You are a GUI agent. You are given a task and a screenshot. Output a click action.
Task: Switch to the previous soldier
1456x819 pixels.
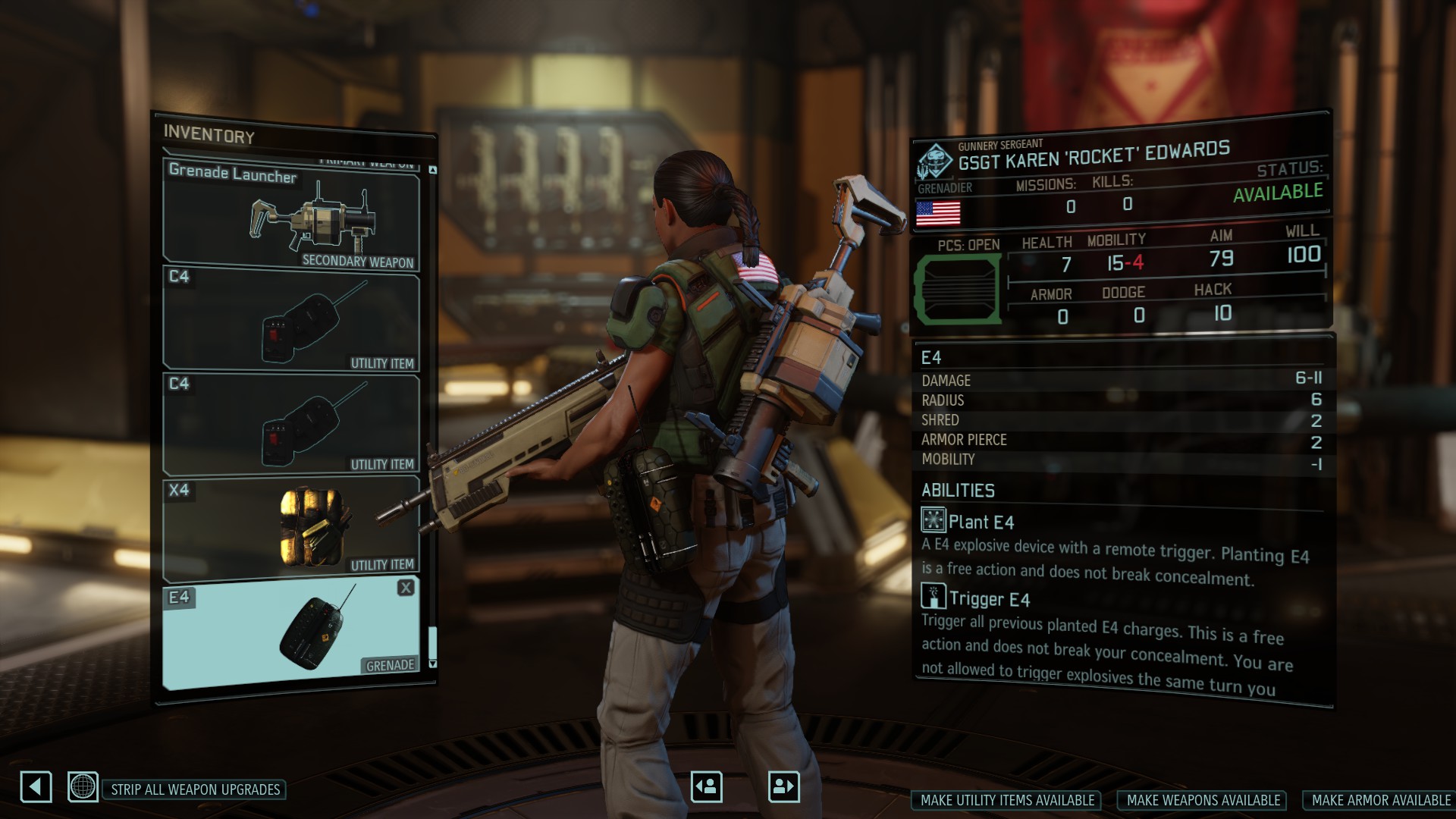[x=706, y=786]
